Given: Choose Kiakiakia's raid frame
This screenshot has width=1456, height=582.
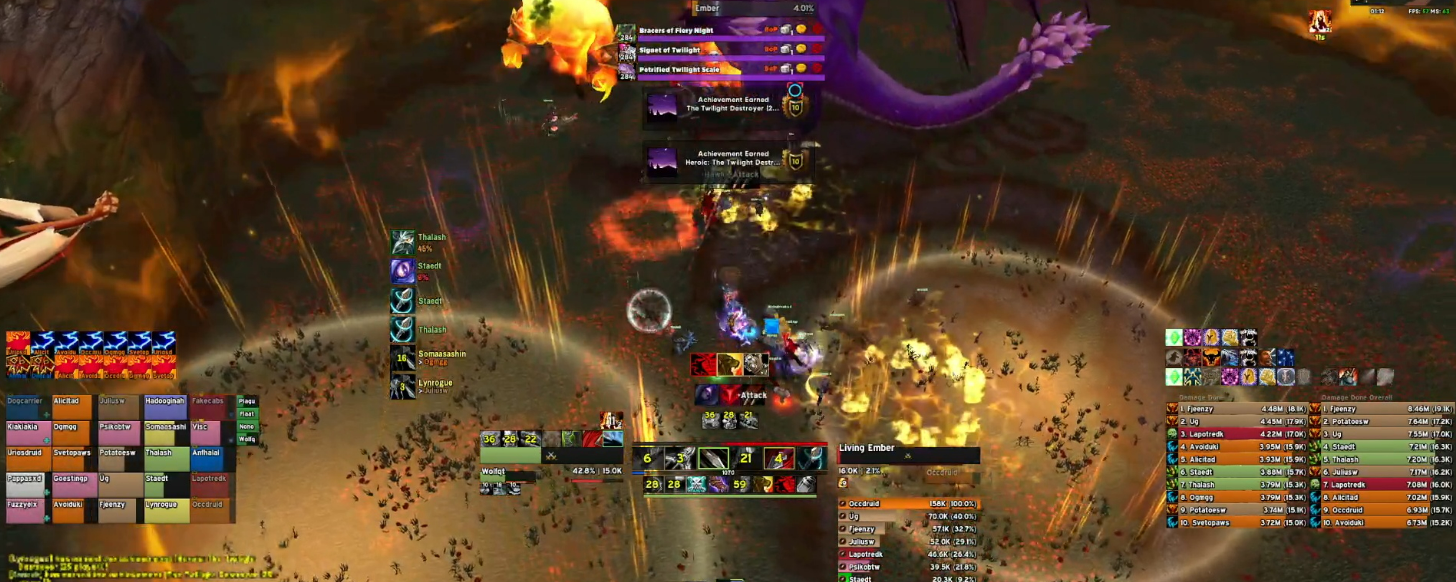Looking at the screenshot, I should [x=27, y=433].
